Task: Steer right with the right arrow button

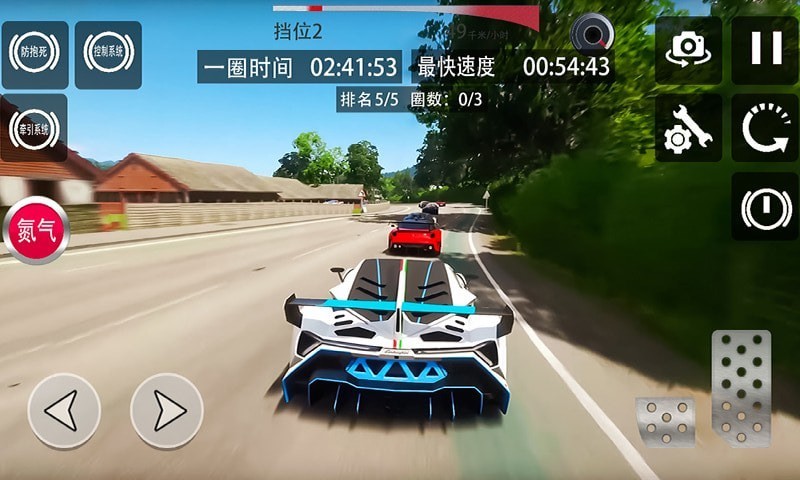Action: point(167,410)
